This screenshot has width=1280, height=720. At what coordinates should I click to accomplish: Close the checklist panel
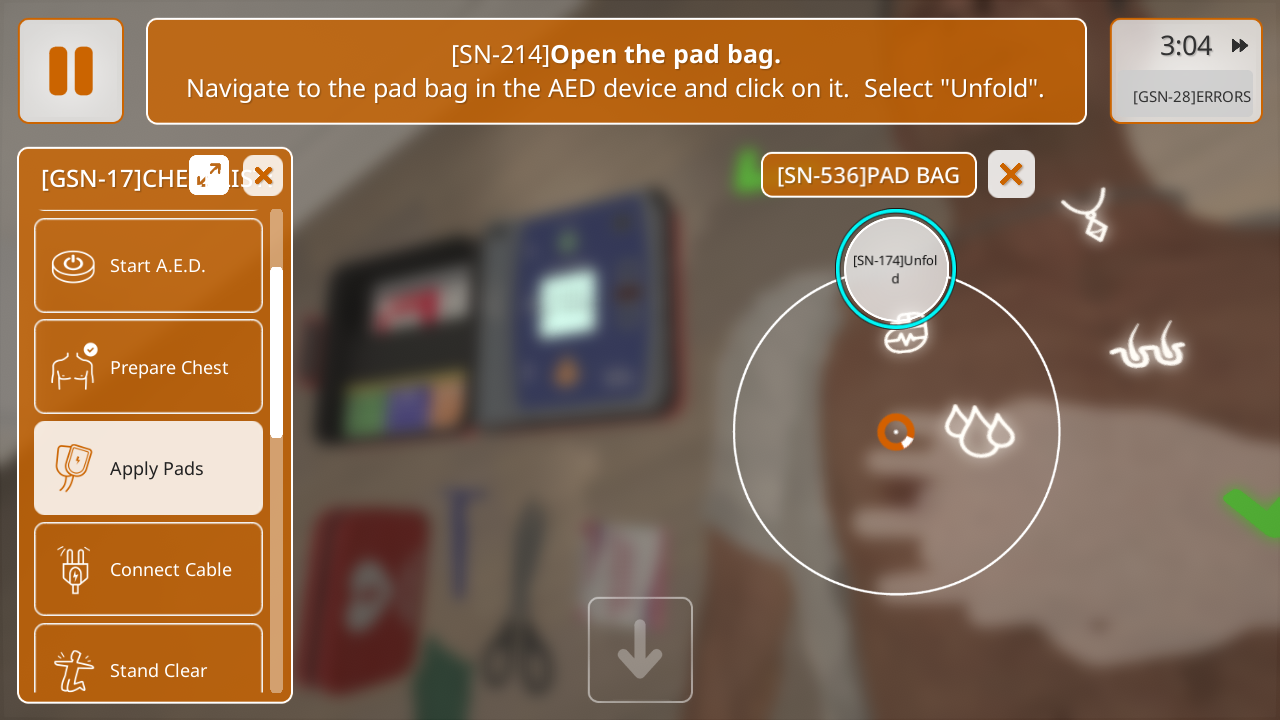[263, 176]
